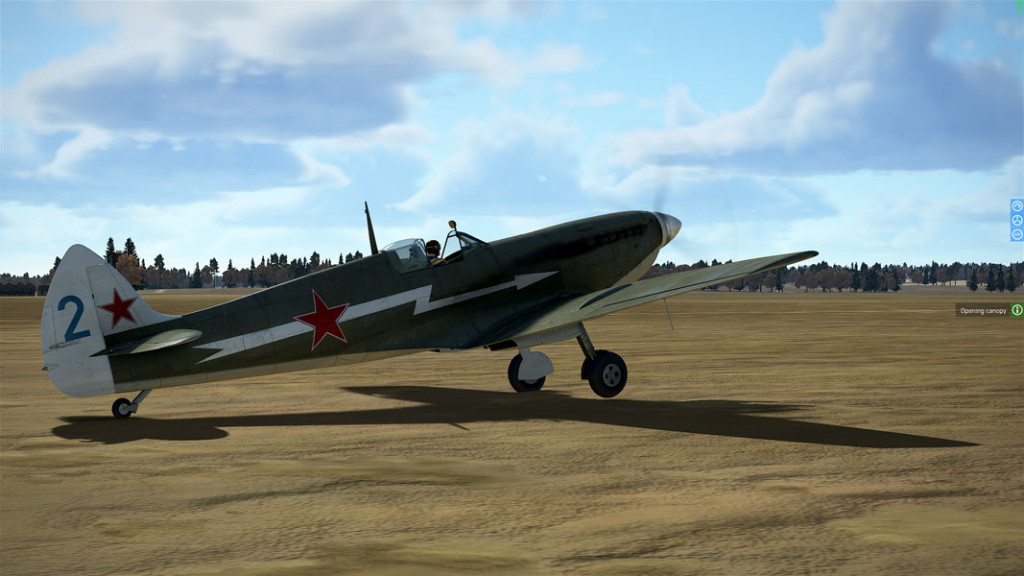The height and width of the screenshot is (576, 1024).
Task: Click the three-blade propeller icon
Action: [x=1017, y=220]
